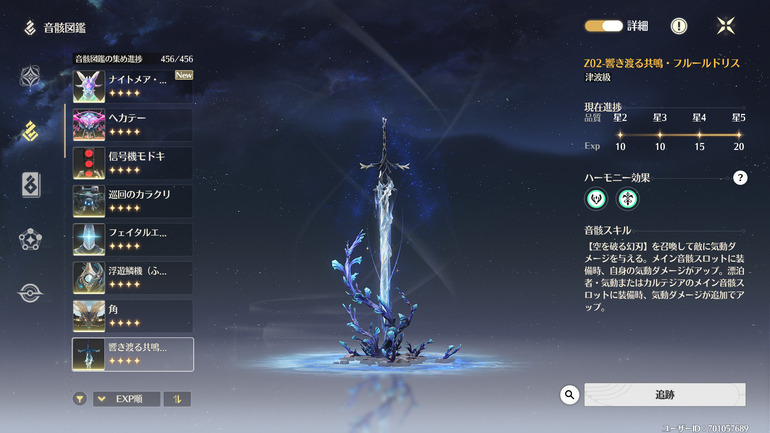Select the first harmony effect icon
Image resolution: width=770 pixels, height=433 pixels.
click(x=596, y=199)
